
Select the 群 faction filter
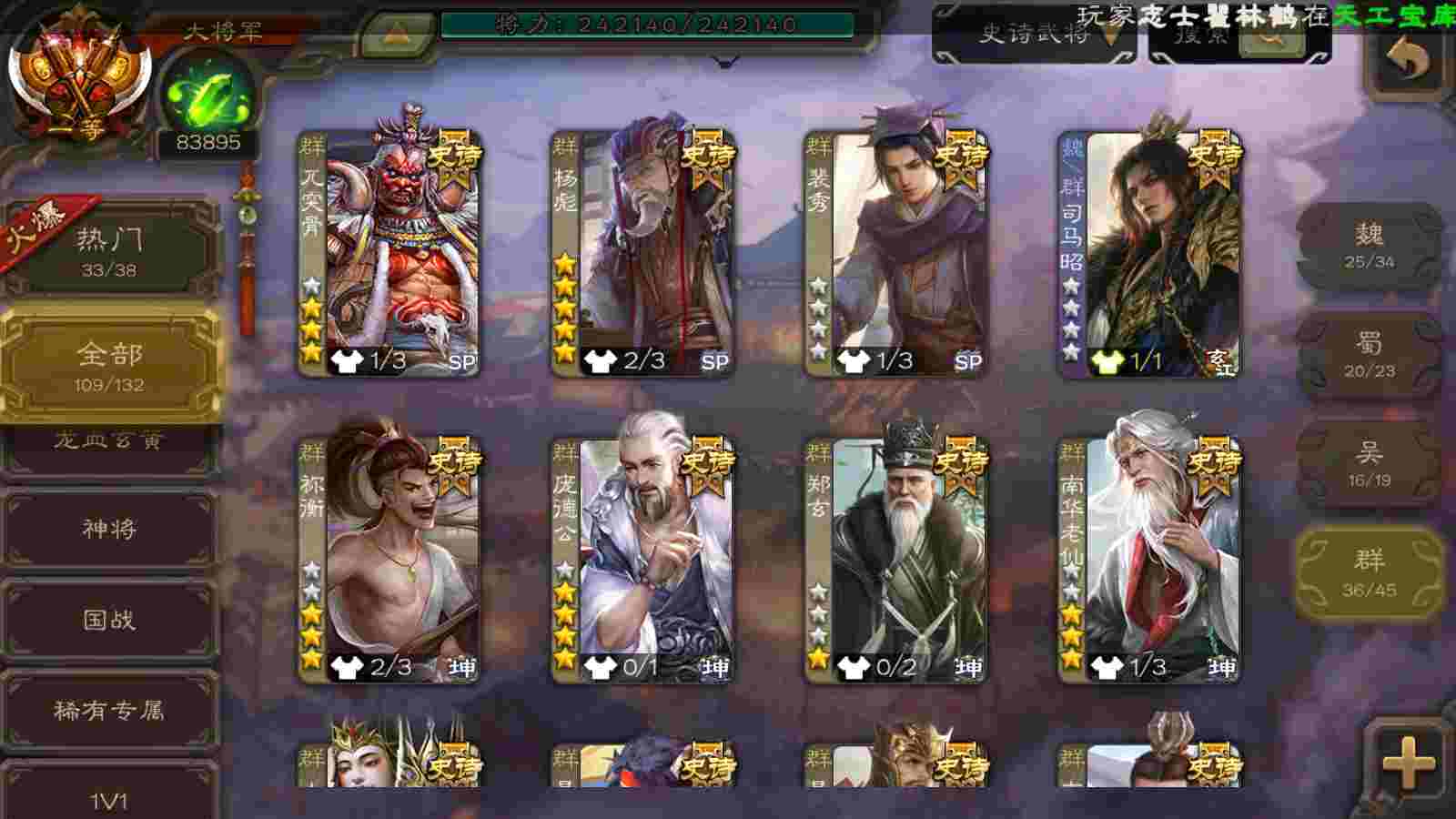[x=1369, y=573]
